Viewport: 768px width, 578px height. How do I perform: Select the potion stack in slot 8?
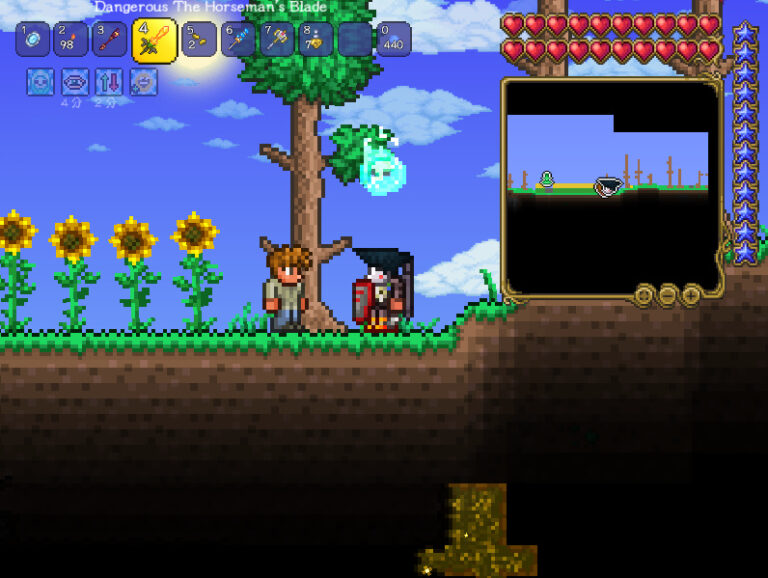(x=316, y=39)
